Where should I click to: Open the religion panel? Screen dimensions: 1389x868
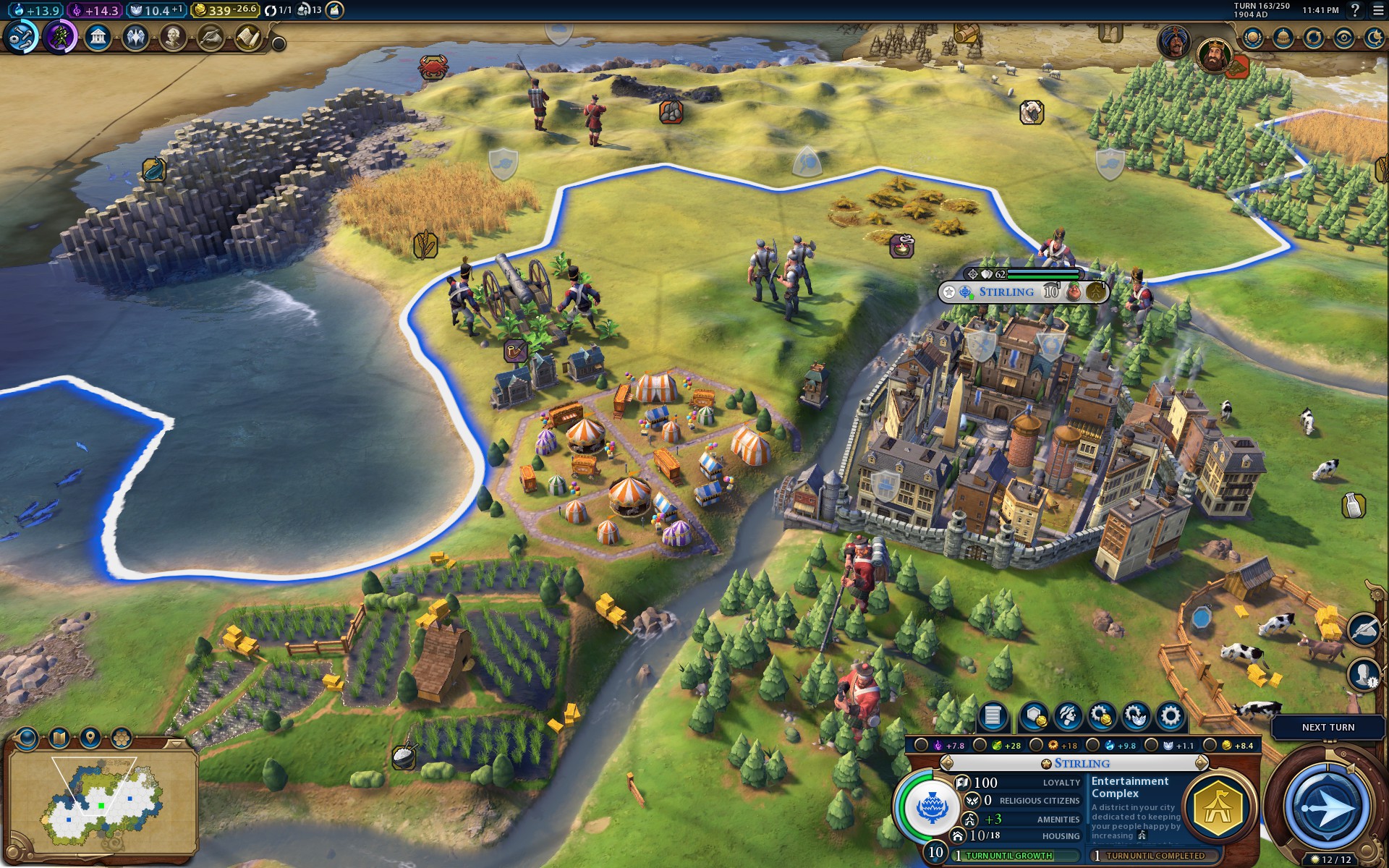click(135, 37)
